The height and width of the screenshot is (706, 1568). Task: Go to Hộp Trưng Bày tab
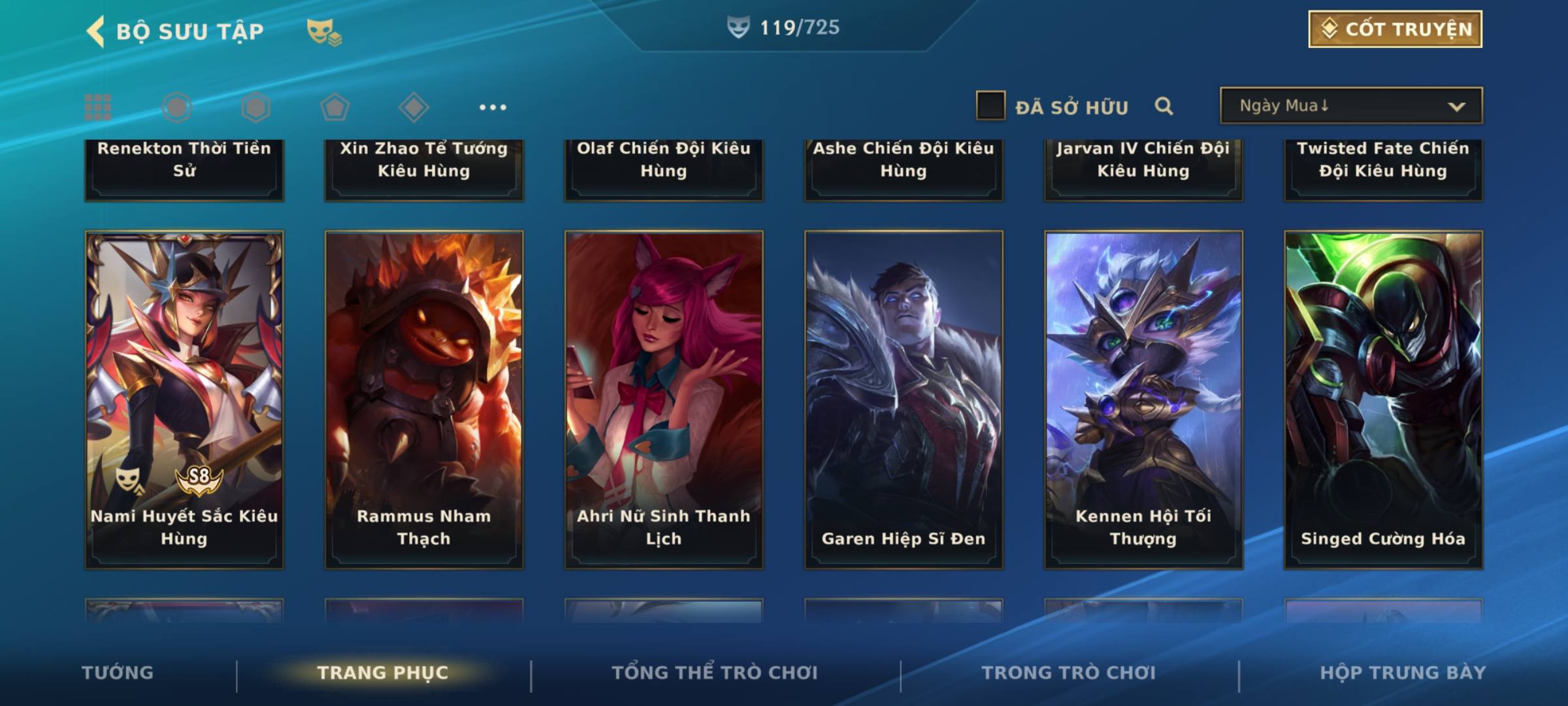[1403, 673]
